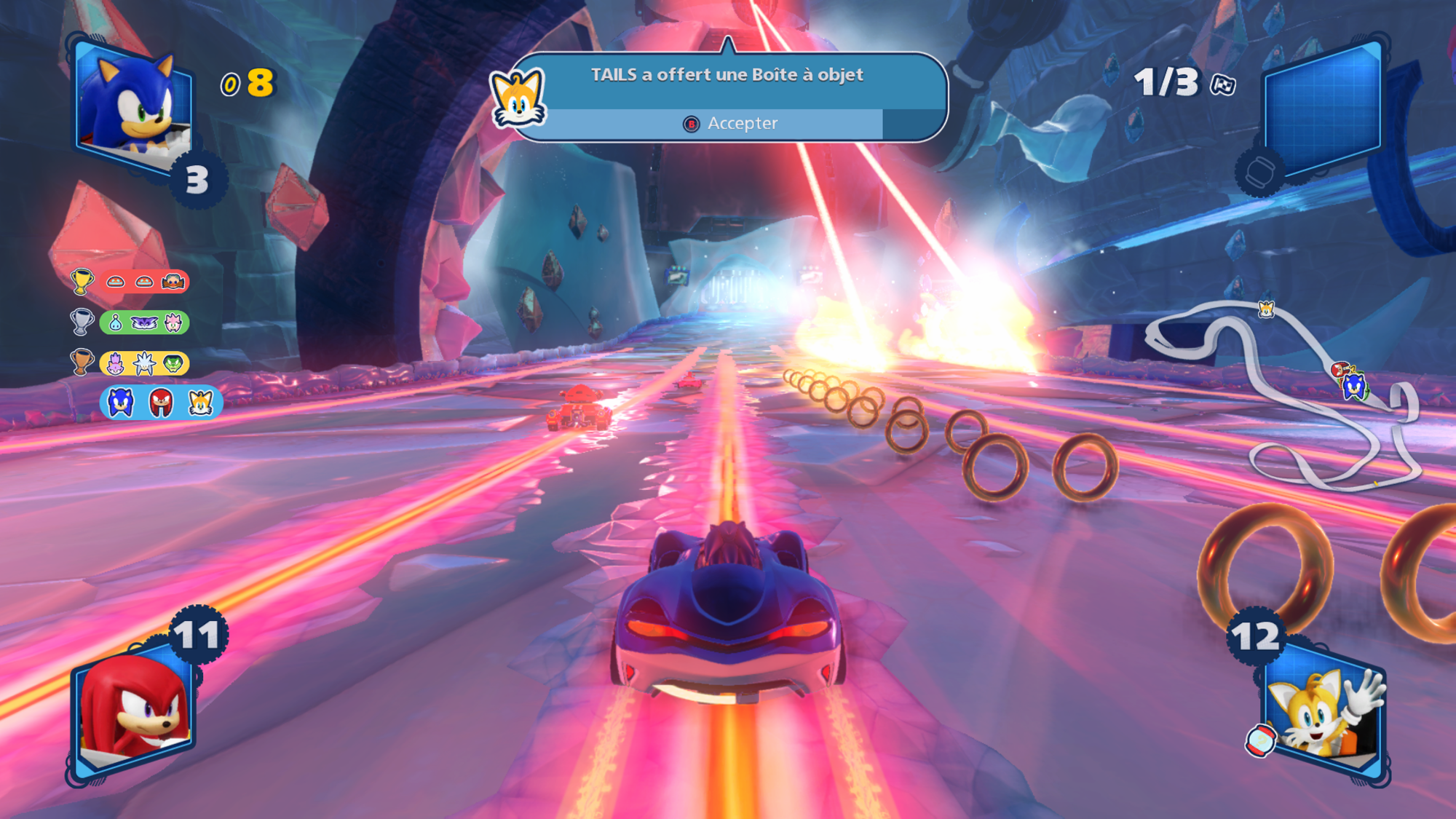This screenshot has height=819, width=1456.
Task: Select the green second-place team row
Action: coord(143,323)
